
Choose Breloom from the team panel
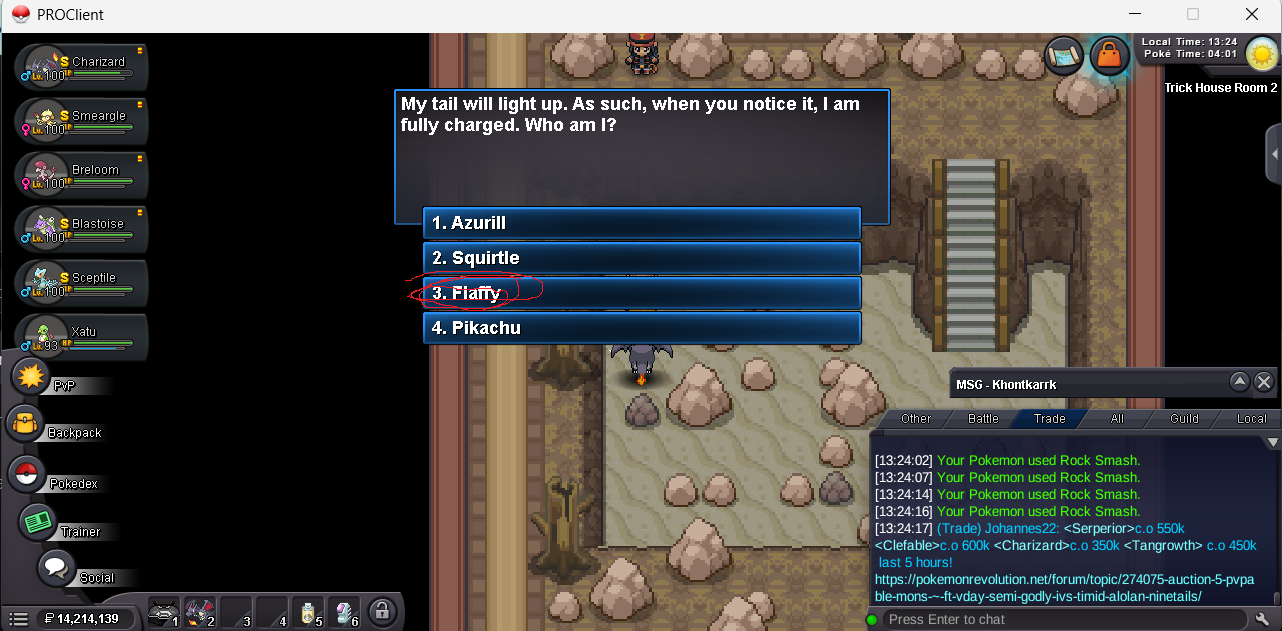[x=82, y=175]
